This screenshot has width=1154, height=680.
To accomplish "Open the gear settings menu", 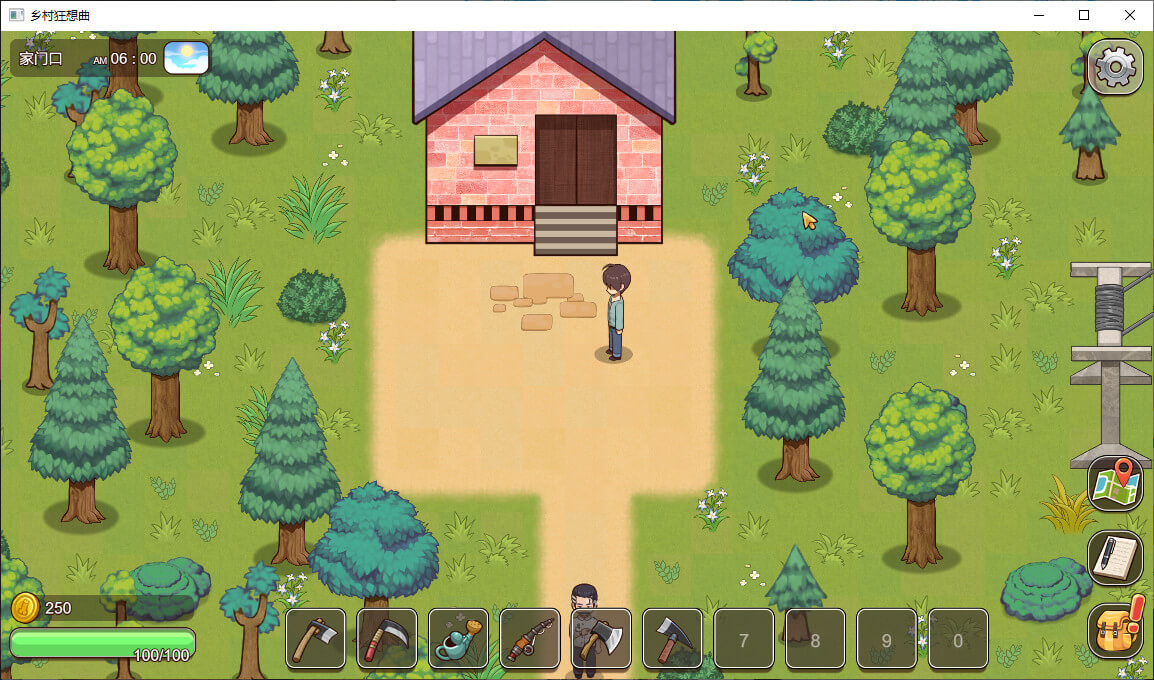I will 1115,67.
